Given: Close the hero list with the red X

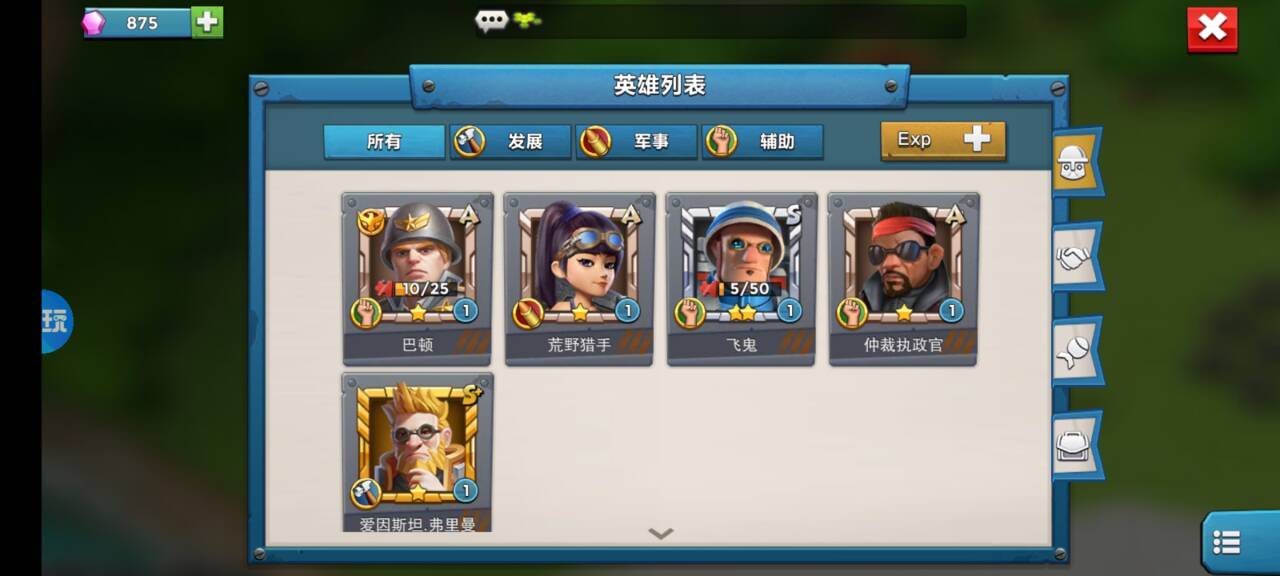Looking at the screenshot, I should (x=1212, y=29).
